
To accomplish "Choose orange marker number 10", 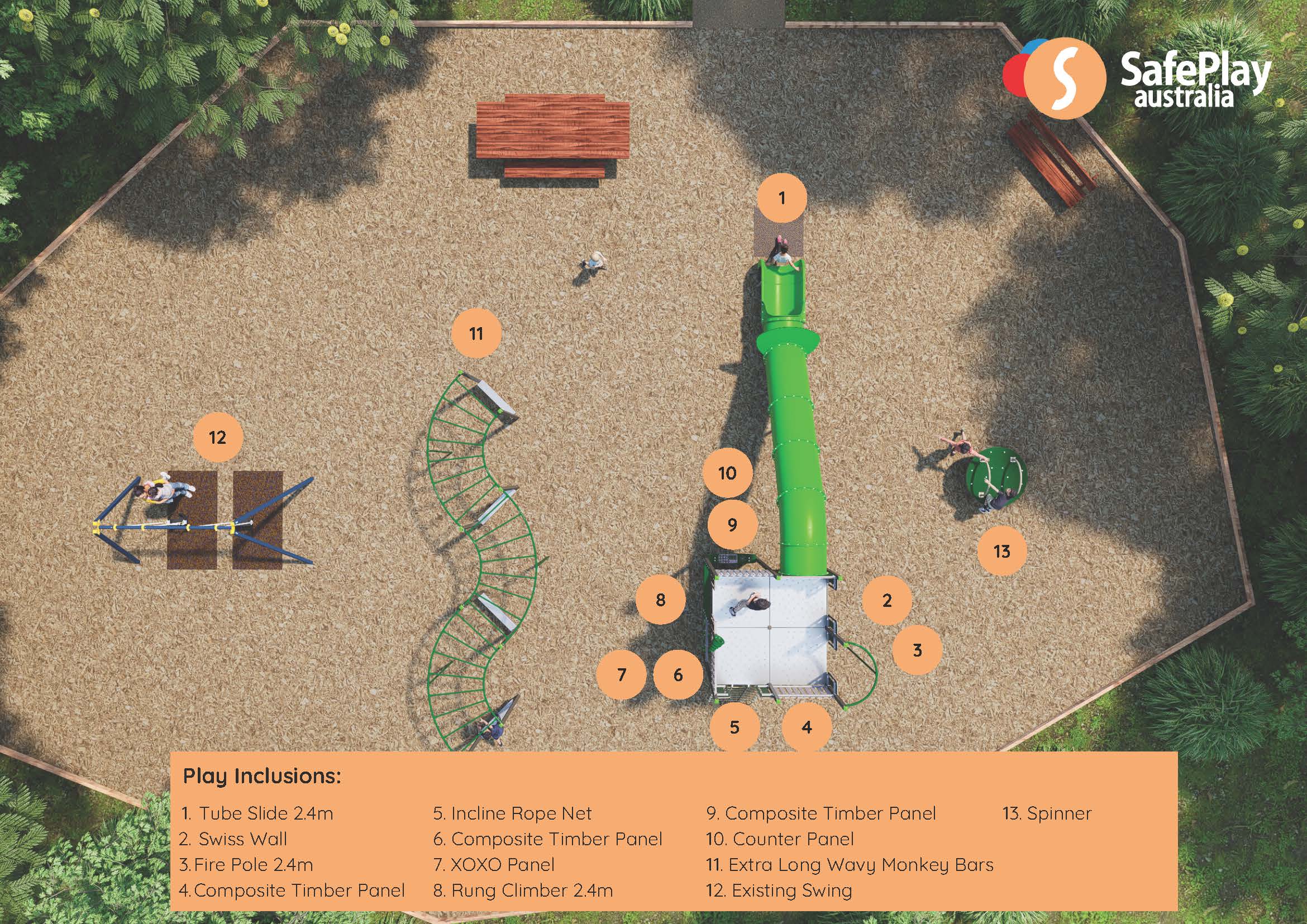I will point(727,473).
